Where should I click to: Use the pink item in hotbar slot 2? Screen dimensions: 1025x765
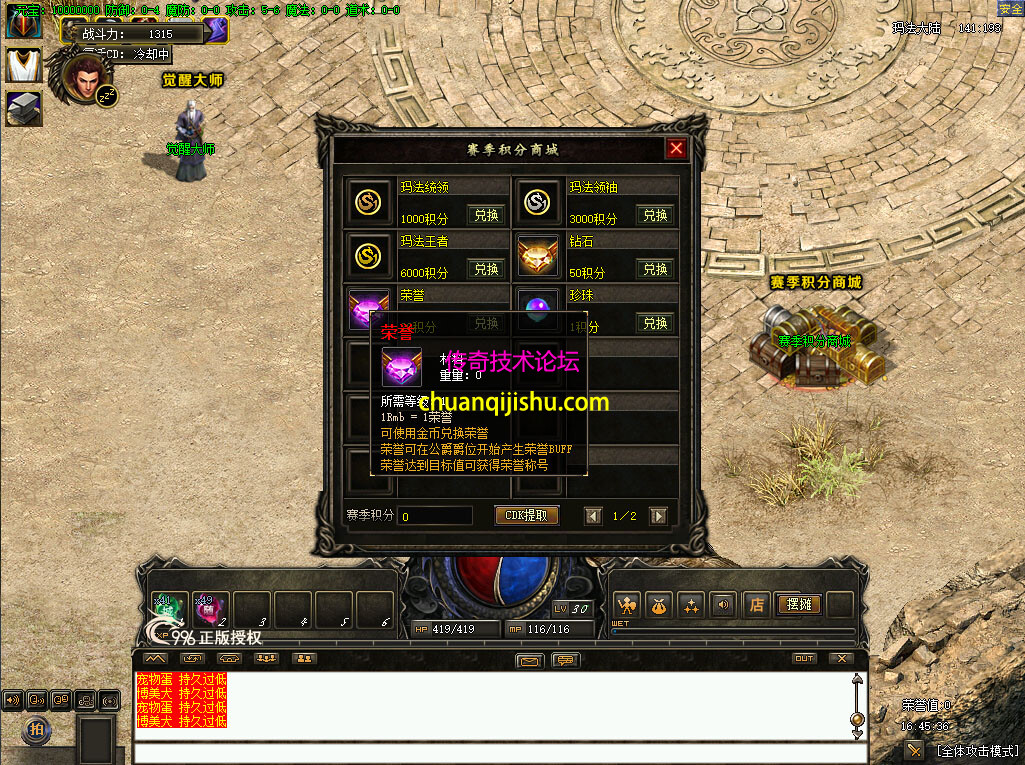pyautogui.click(x=209, y=608)
